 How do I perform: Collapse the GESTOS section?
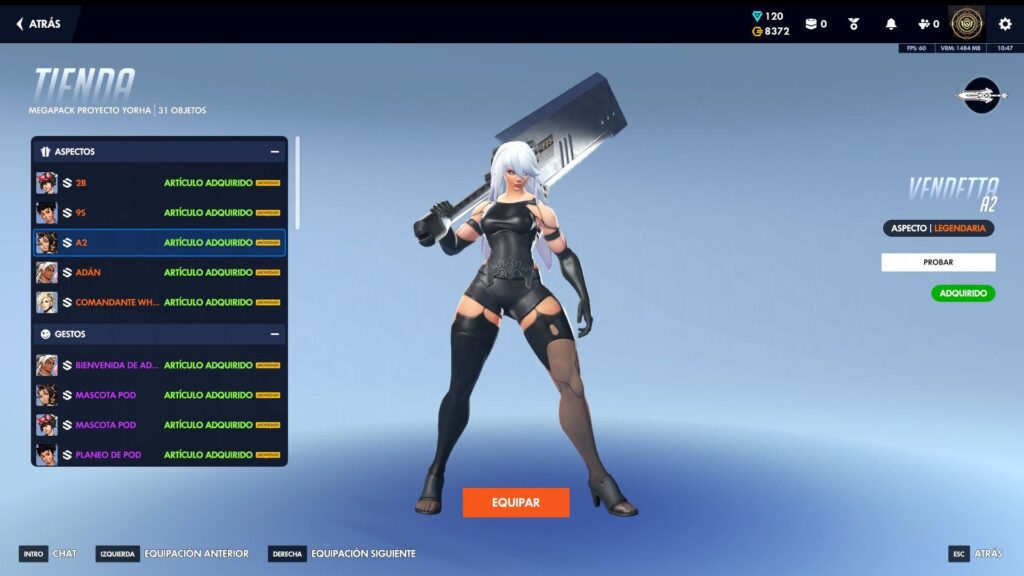[274, 334]
